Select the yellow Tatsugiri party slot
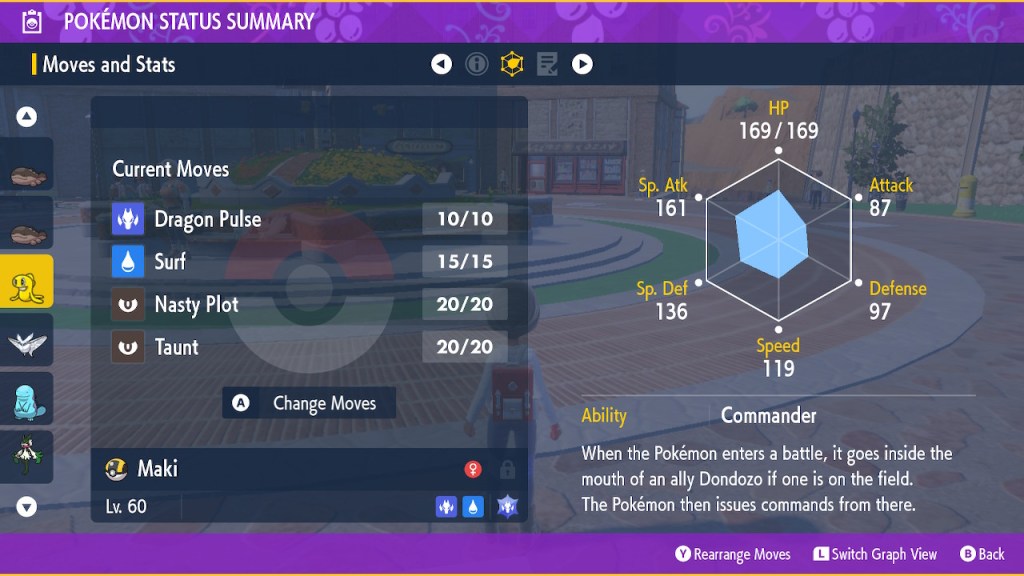Screen dimensions: 1024x576 pos(26,282)
